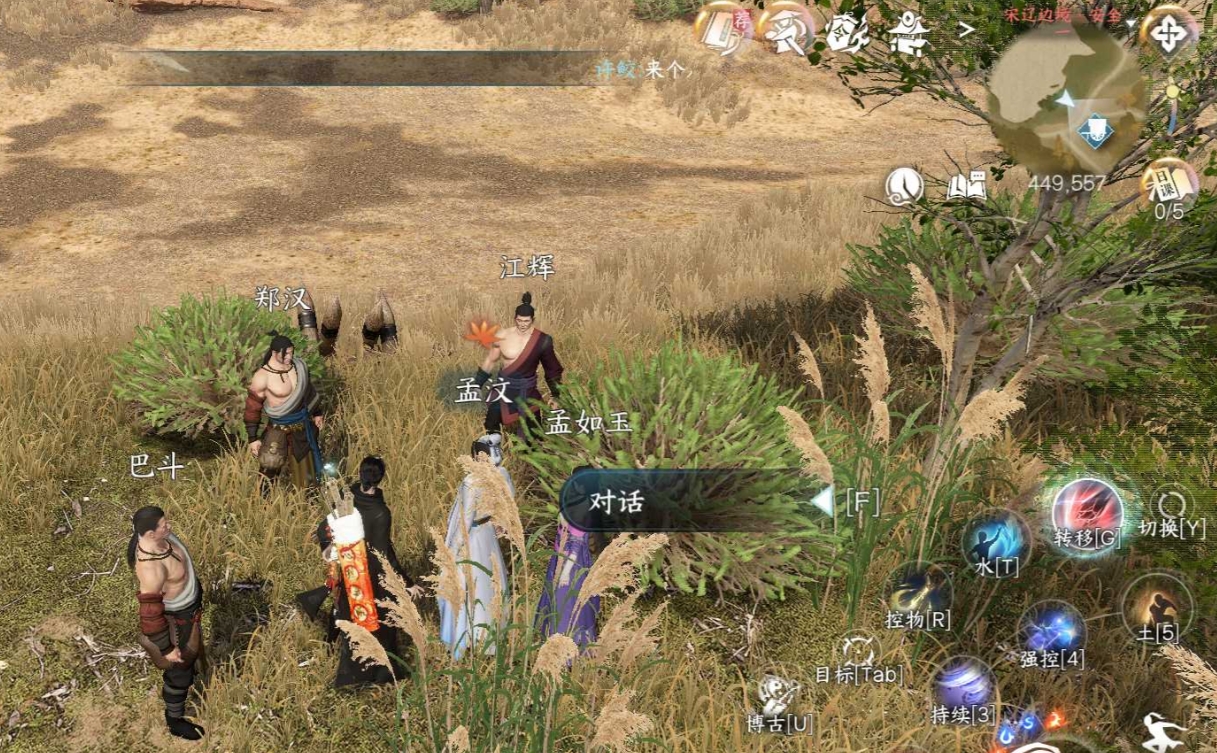Expand the top menu arrow

[x=966, y=30]
